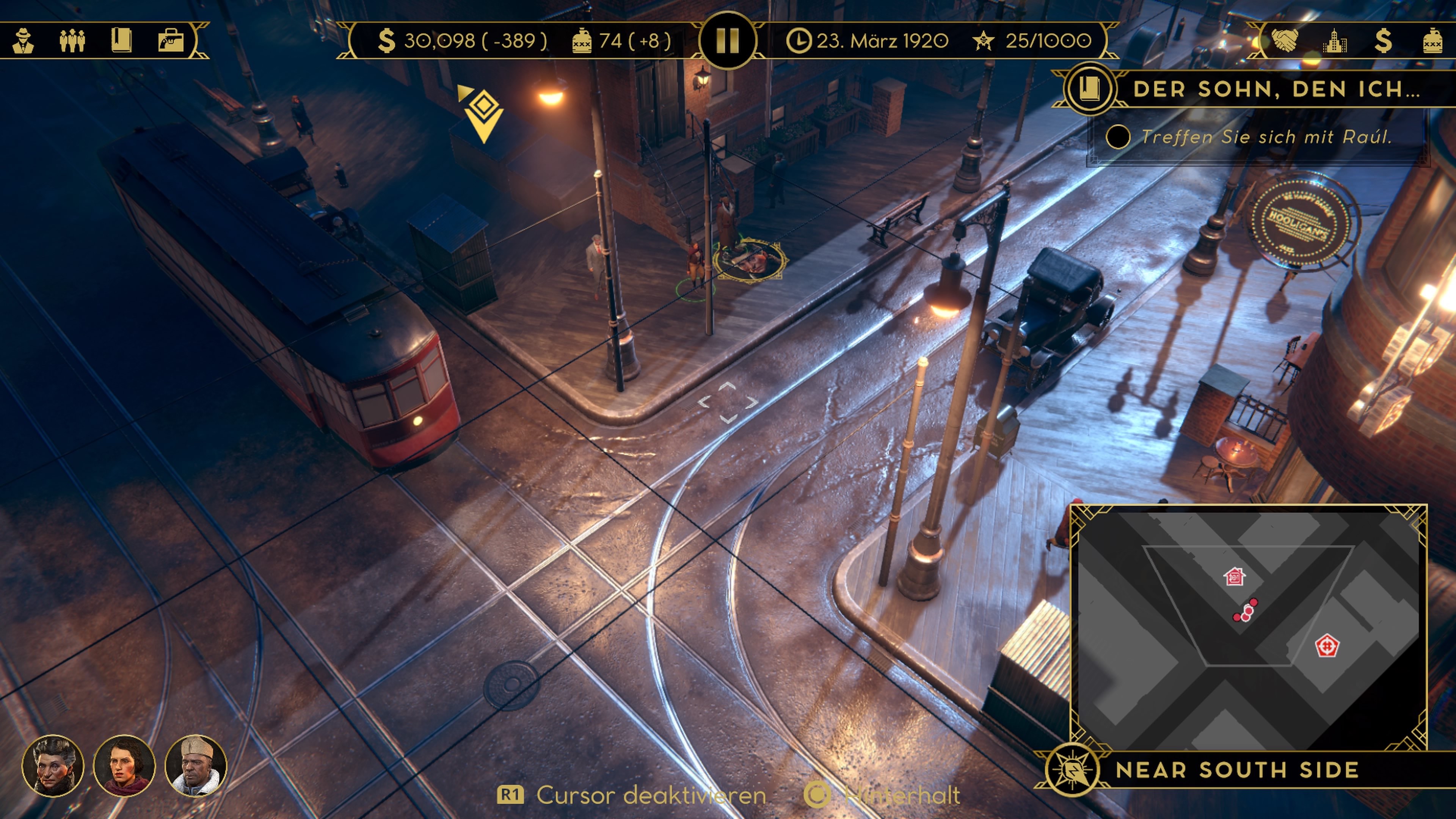Click the pause button at top center
The height and width of the screenshot is (819, 1456).
[728, 41]
